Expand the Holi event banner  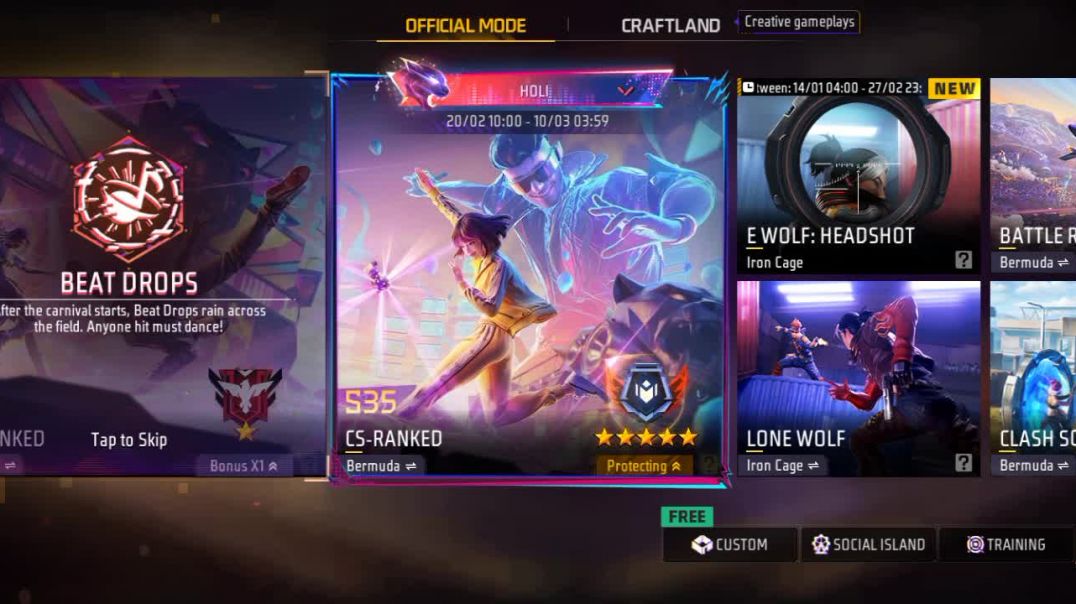pos(625,90)
